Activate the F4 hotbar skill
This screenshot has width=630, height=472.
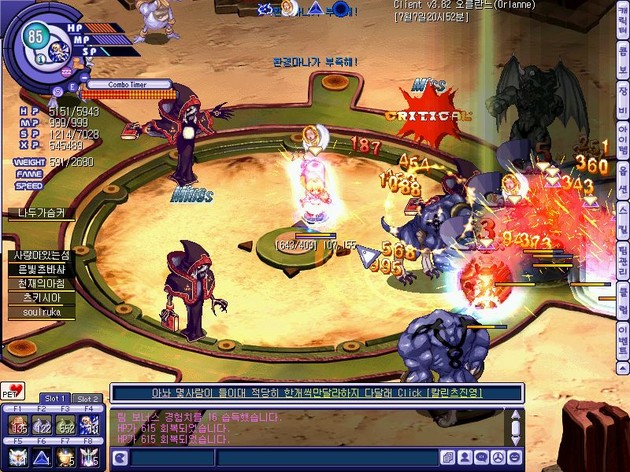click(91, 425)
